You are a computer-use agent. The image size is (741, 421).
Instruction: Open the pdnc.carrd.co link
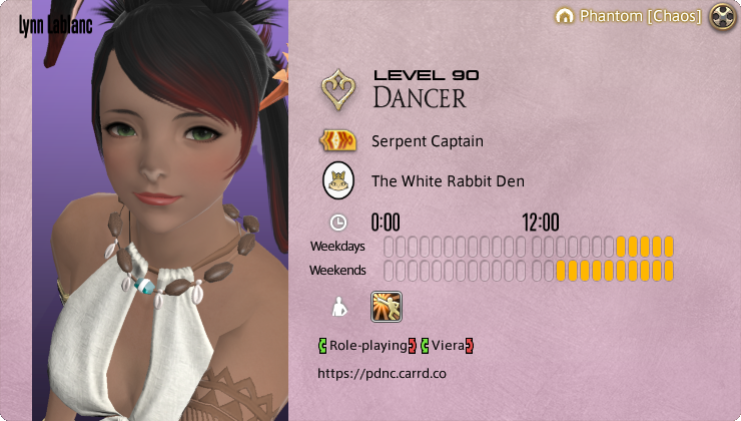tap(381, 373)
